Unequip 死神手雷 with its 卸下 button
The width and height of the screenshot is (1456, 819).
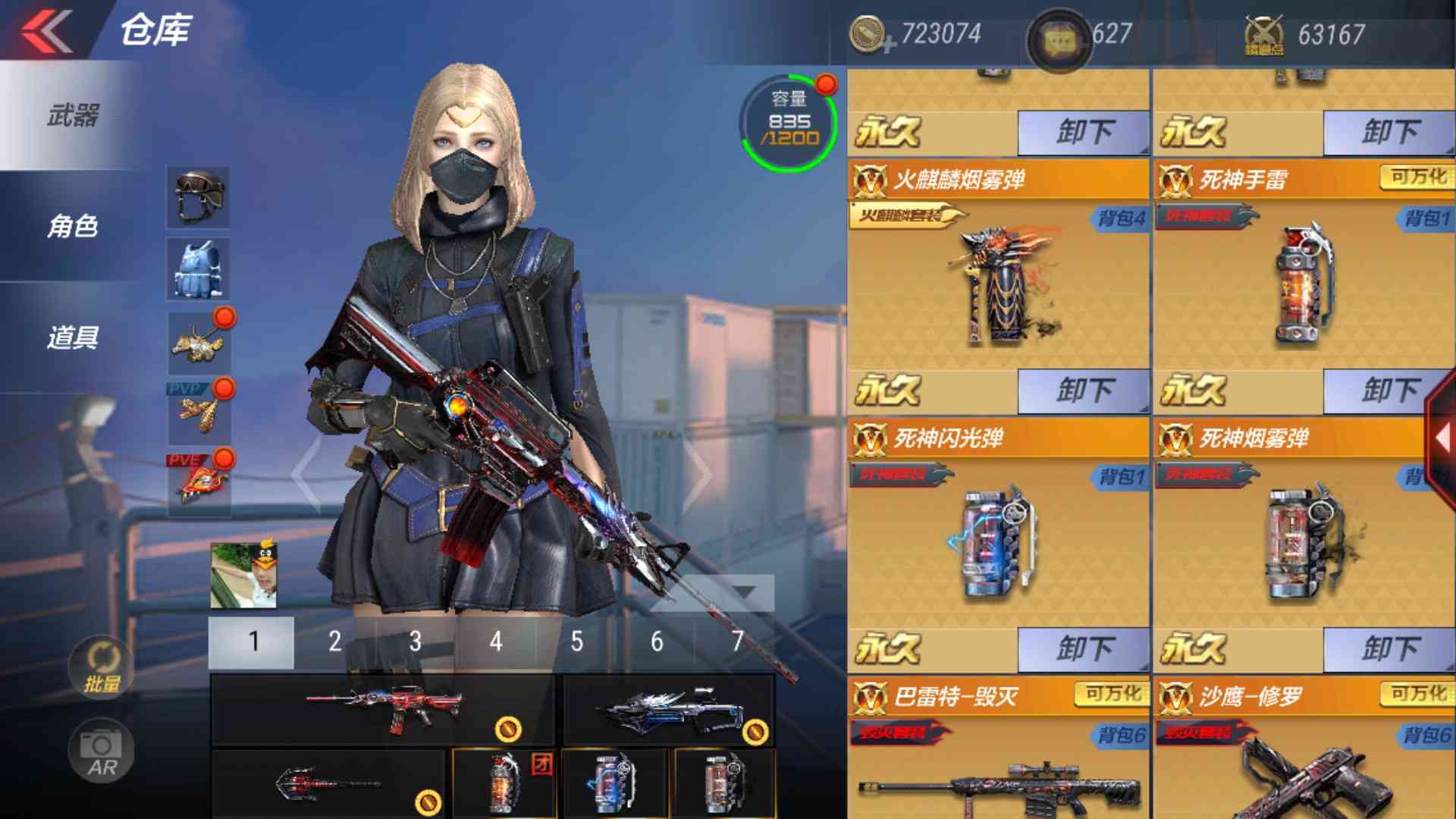(x=1391, y=388)
